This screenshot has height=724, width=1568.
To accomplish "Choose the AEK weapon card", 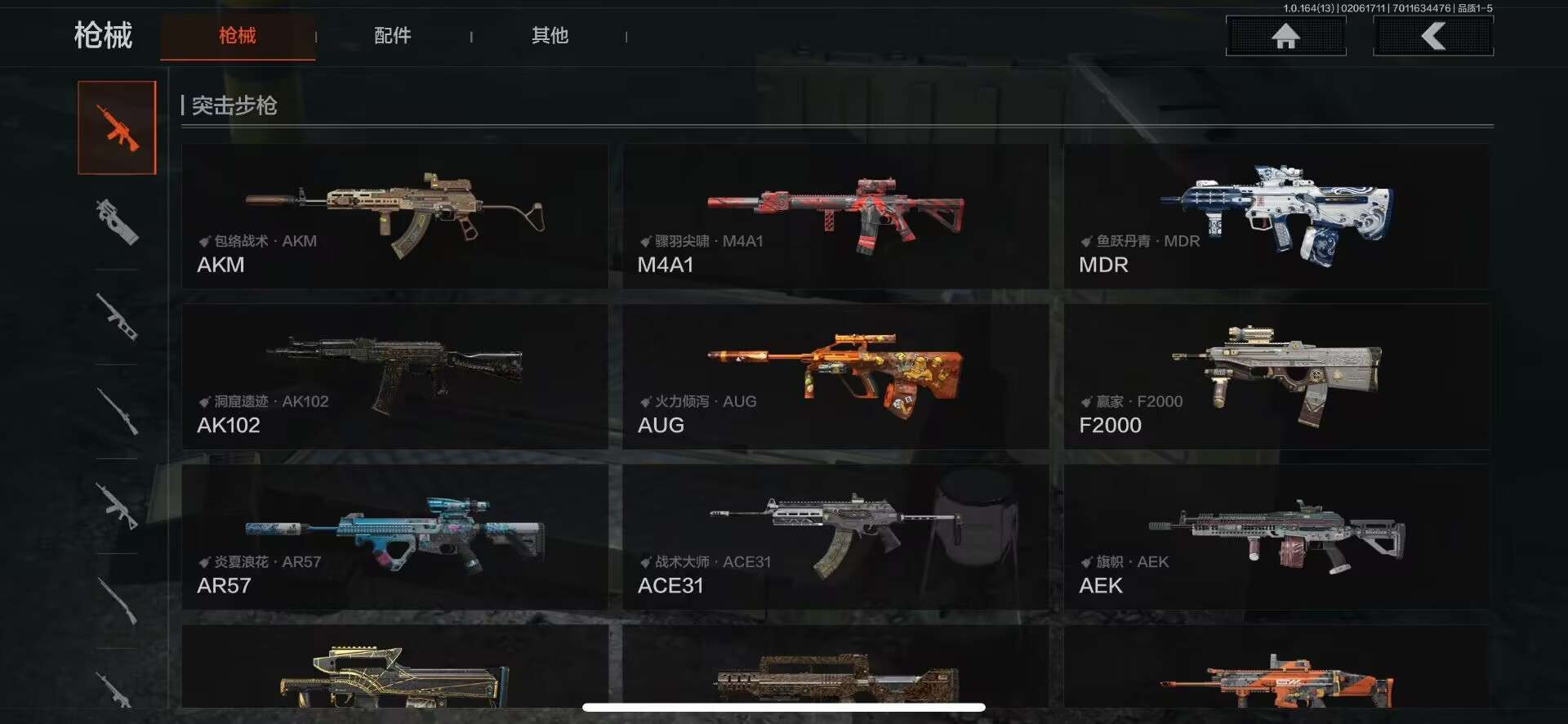I will (1276, 537).
